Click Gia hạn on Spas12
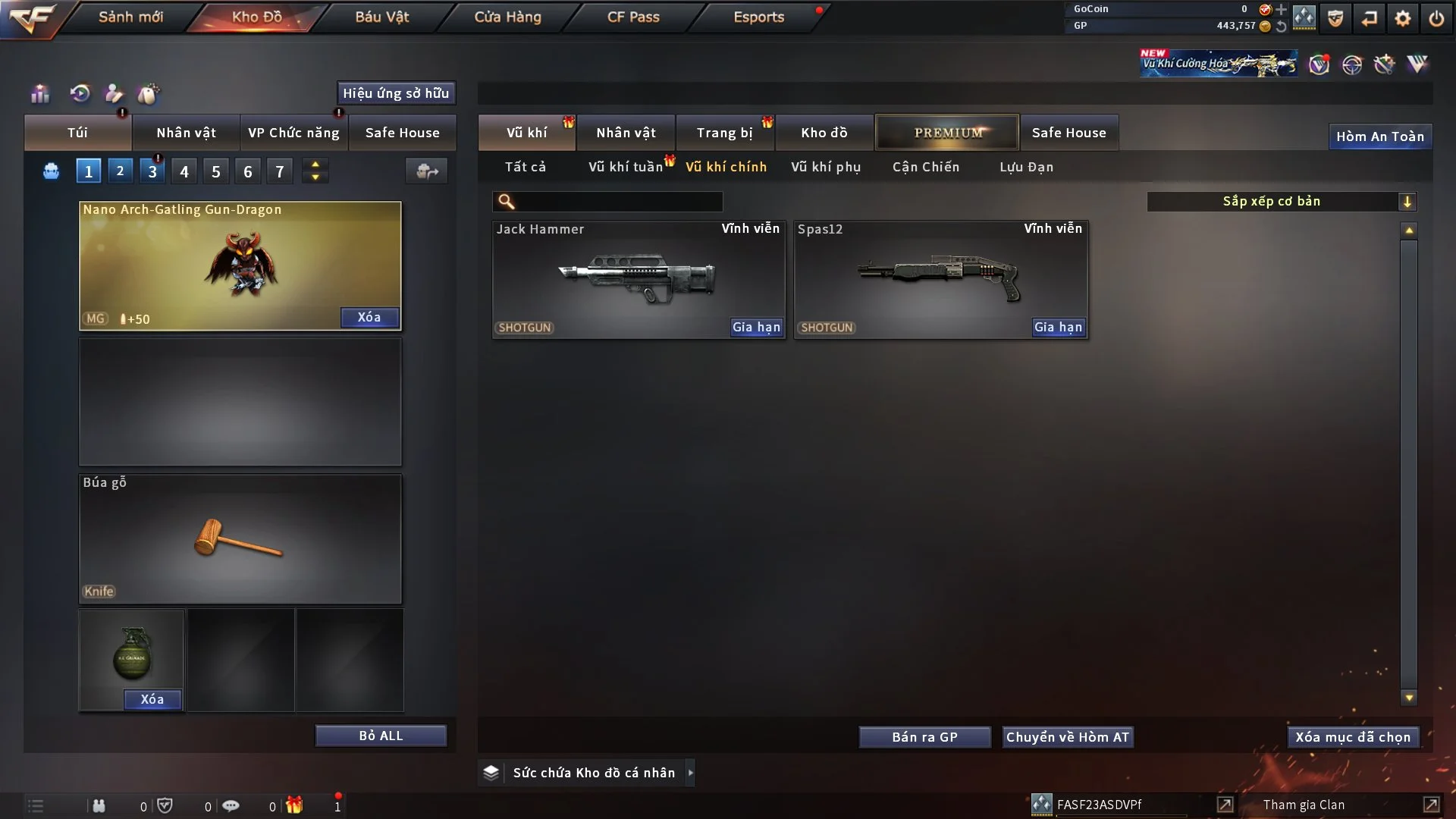1456x819 pixels. [1059, 327]
